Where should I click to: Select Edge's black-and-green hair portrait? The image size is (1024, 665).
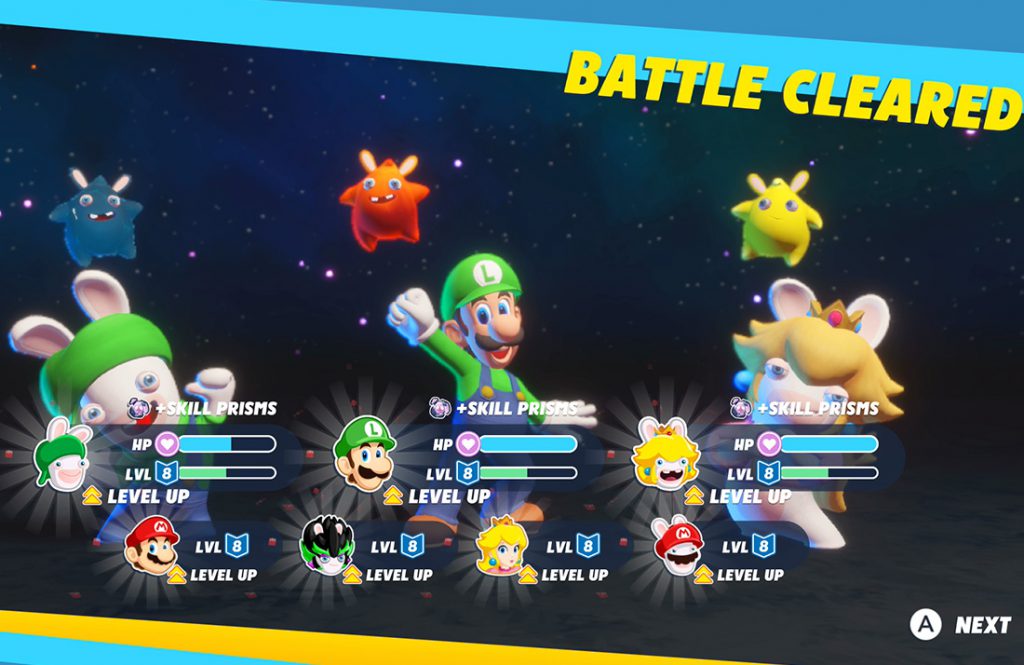click(328, 546)
